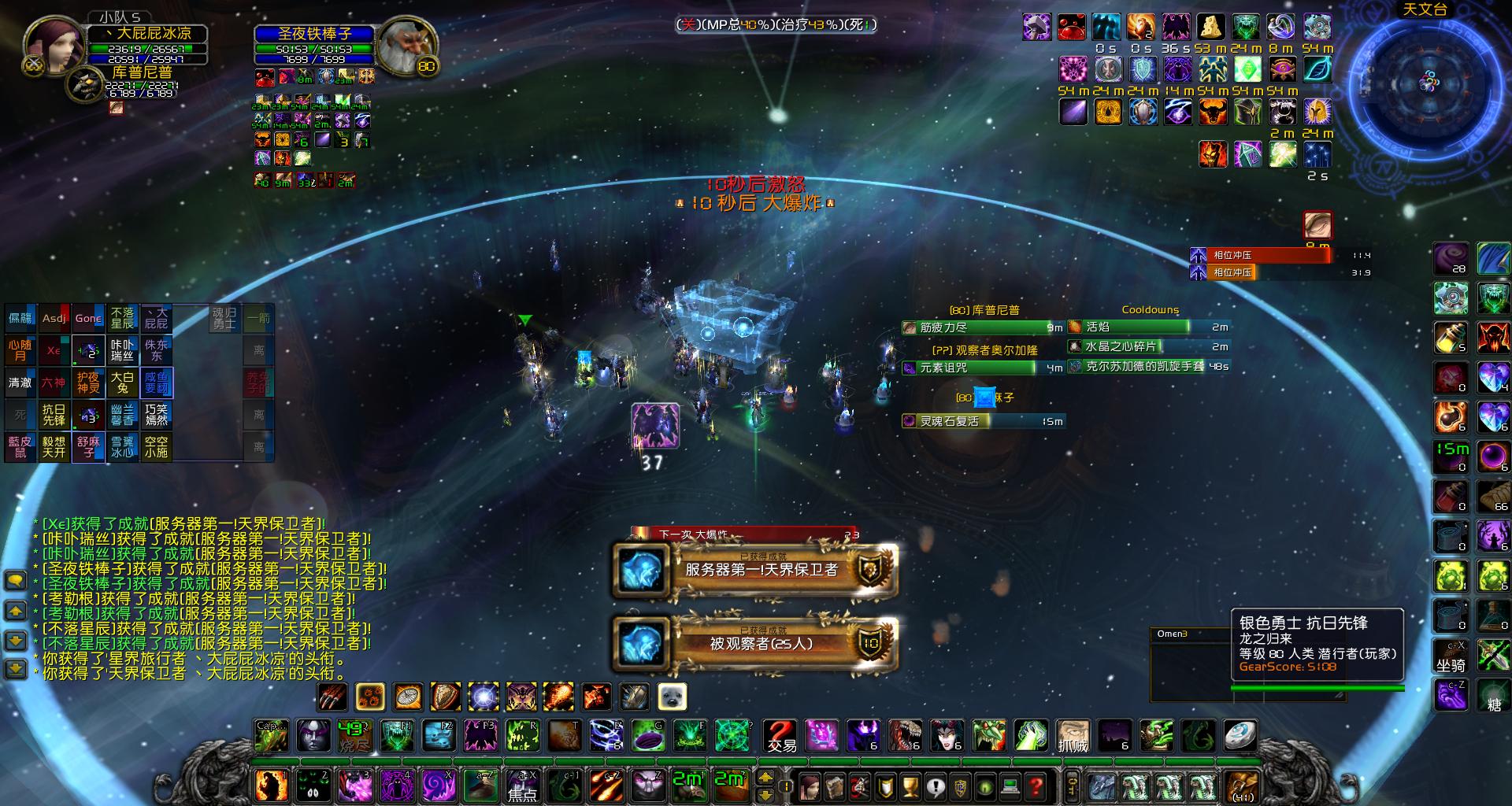Click the target portrait of 圣夜铁棒子

[x=403, y=46]
